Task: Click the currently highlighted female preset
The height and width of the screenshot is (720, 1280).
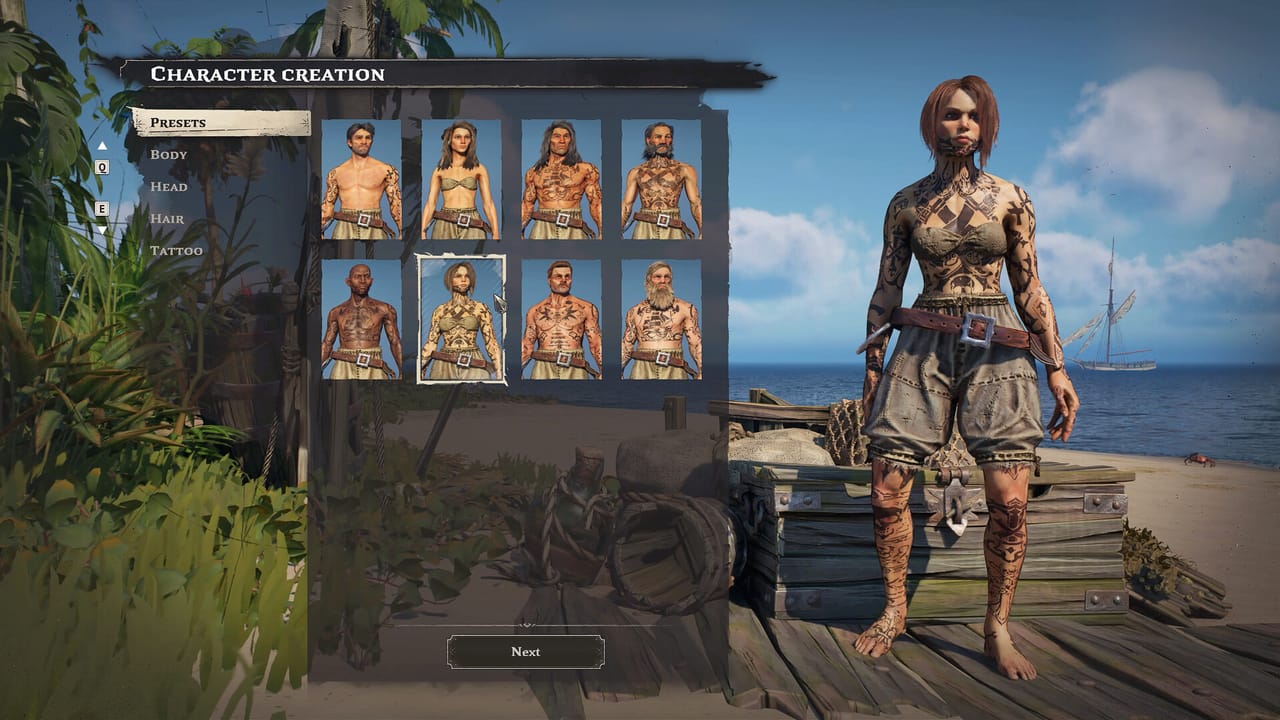Action: point(462,320)
